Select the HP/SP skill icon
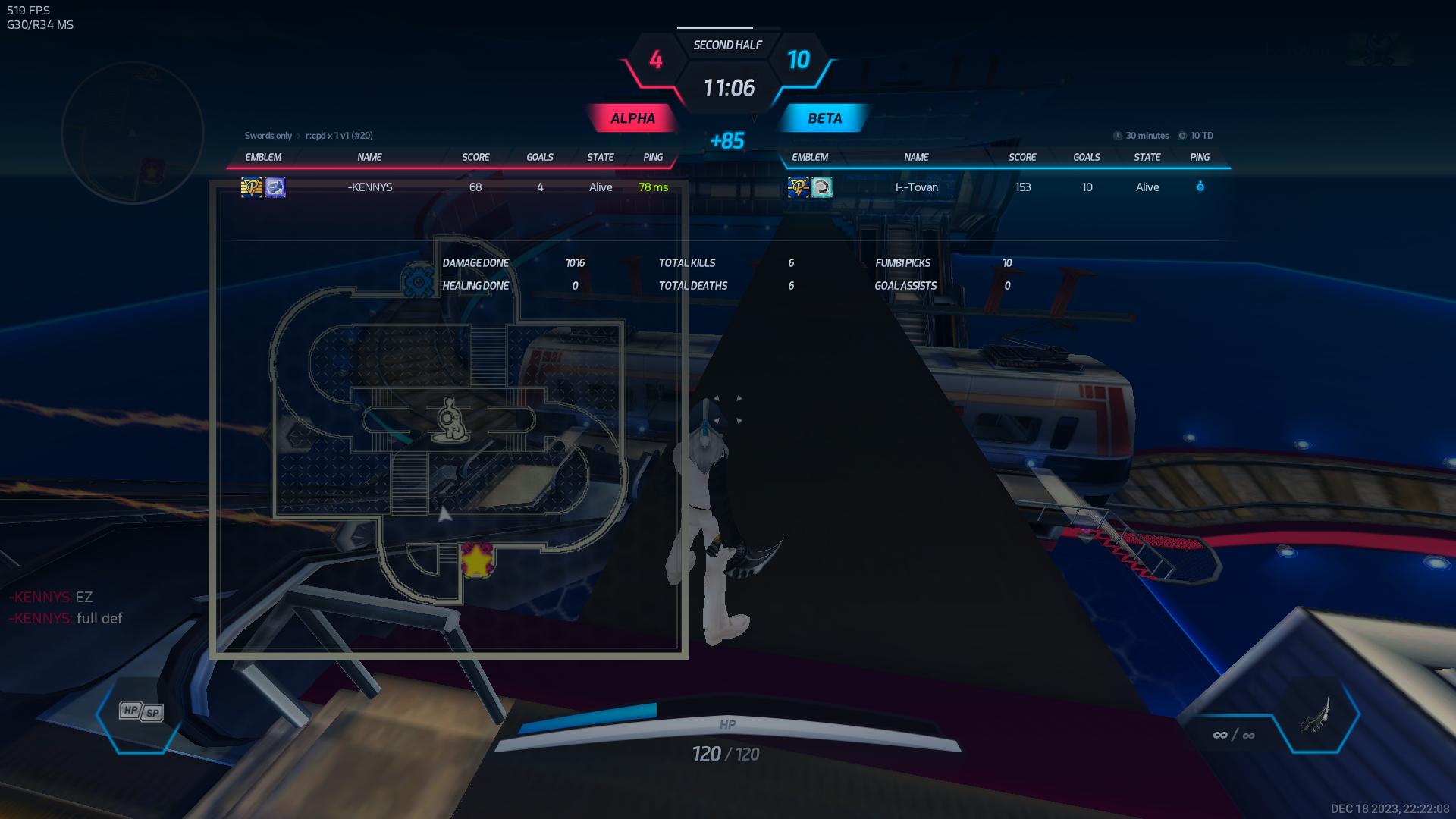 tap(141, 711)
